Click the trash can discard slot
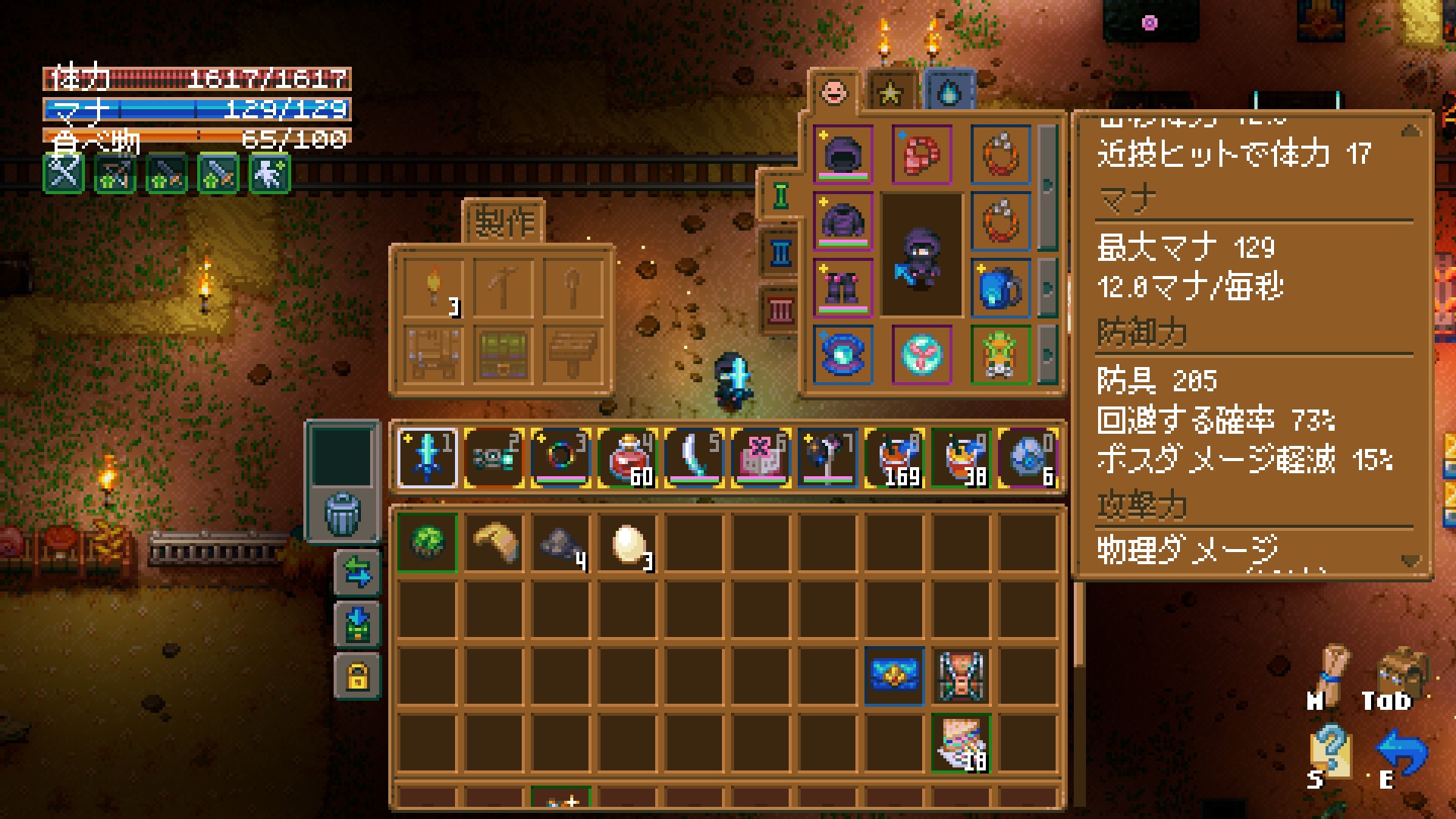The width and height of the screenshot is (1456, 819). tap(343, 513)
